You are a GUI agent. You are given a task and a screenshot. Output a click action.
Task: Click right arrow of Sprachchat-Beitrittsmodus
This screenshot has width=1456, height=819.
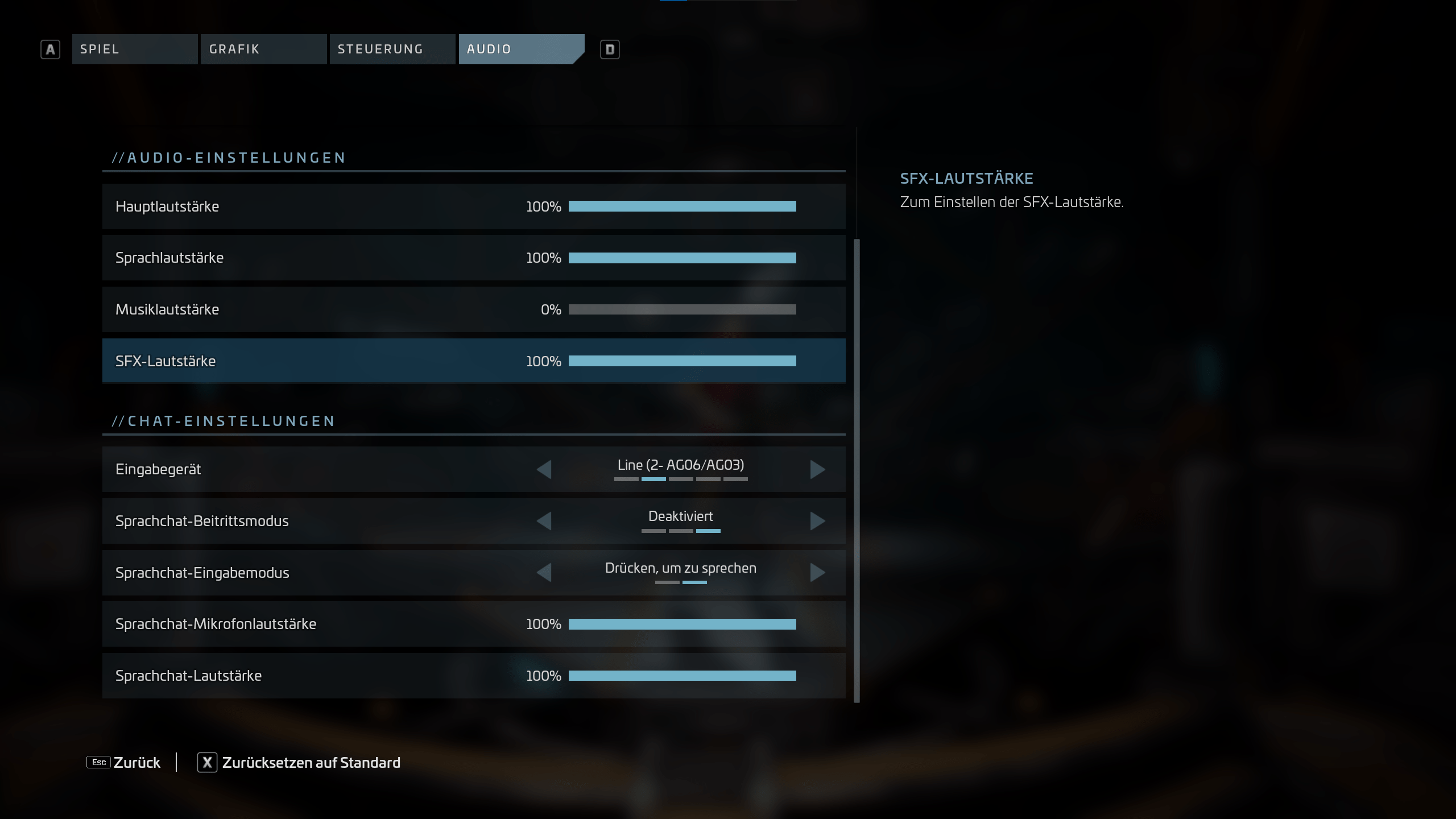click(x=817, y=521)
